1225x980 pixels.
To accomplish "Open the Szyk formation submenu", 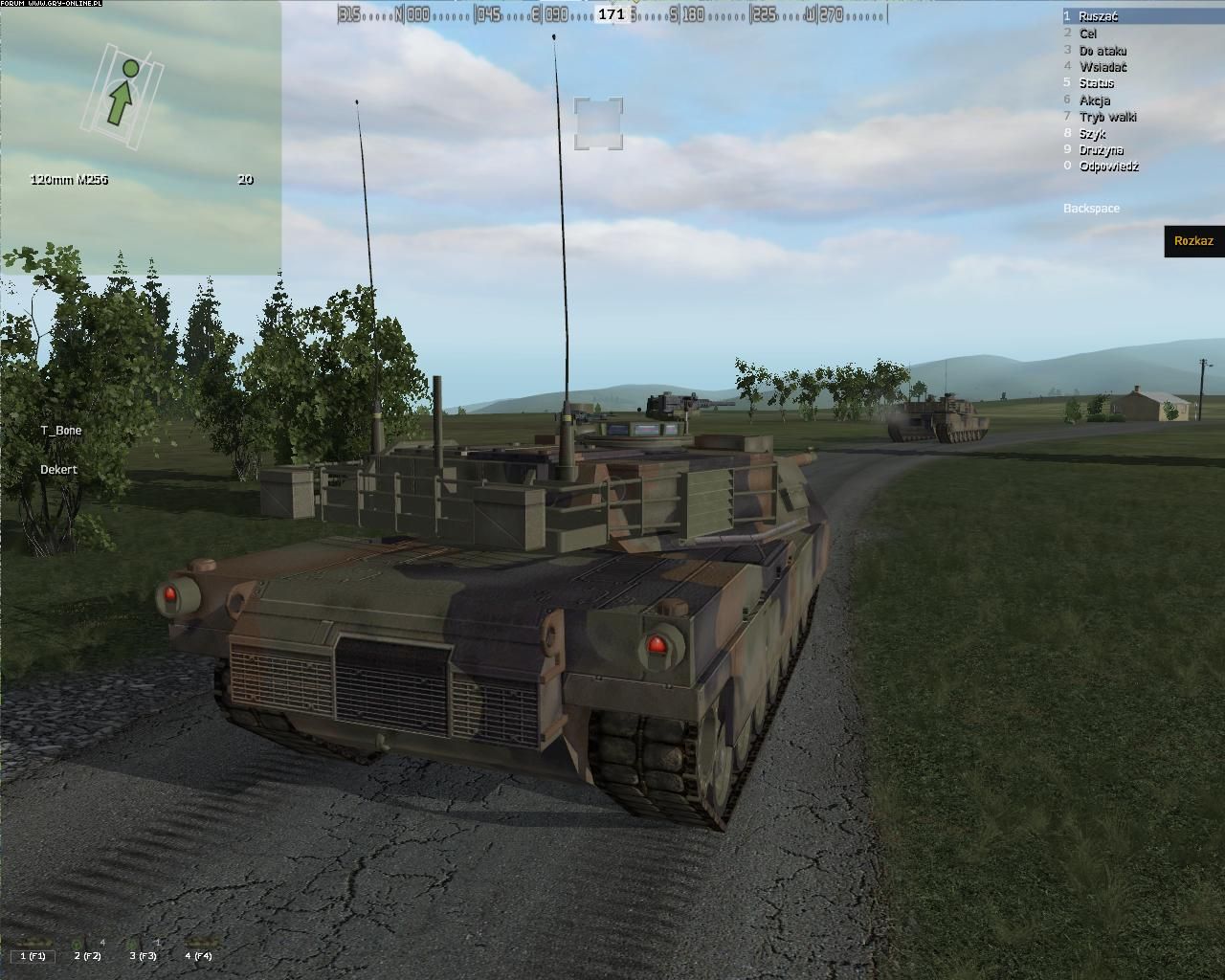I will pos(1092,133).
